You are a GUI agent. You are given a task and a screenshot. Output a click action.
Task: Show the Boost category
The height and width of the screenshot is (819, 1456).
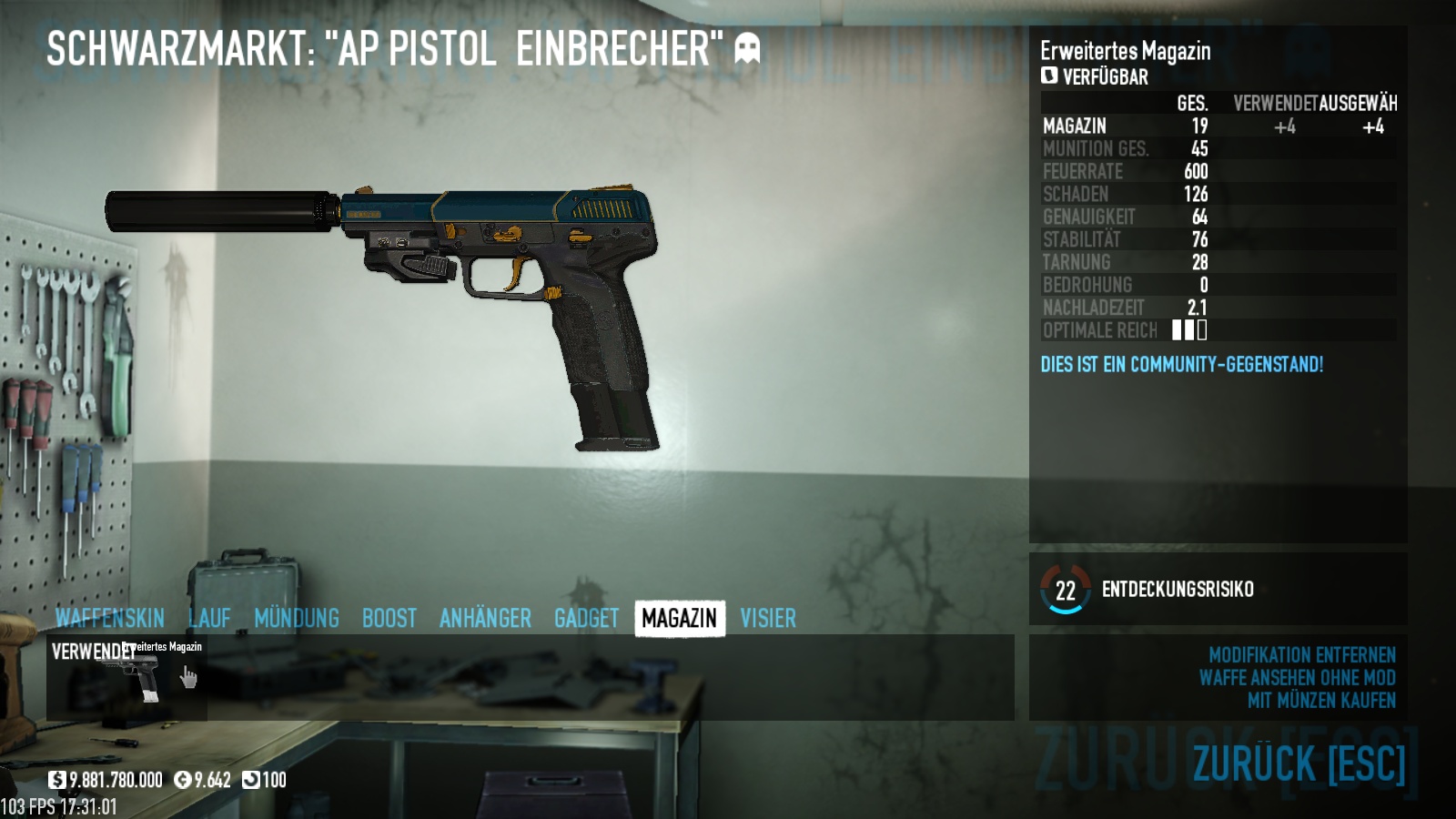pos(389,619)
